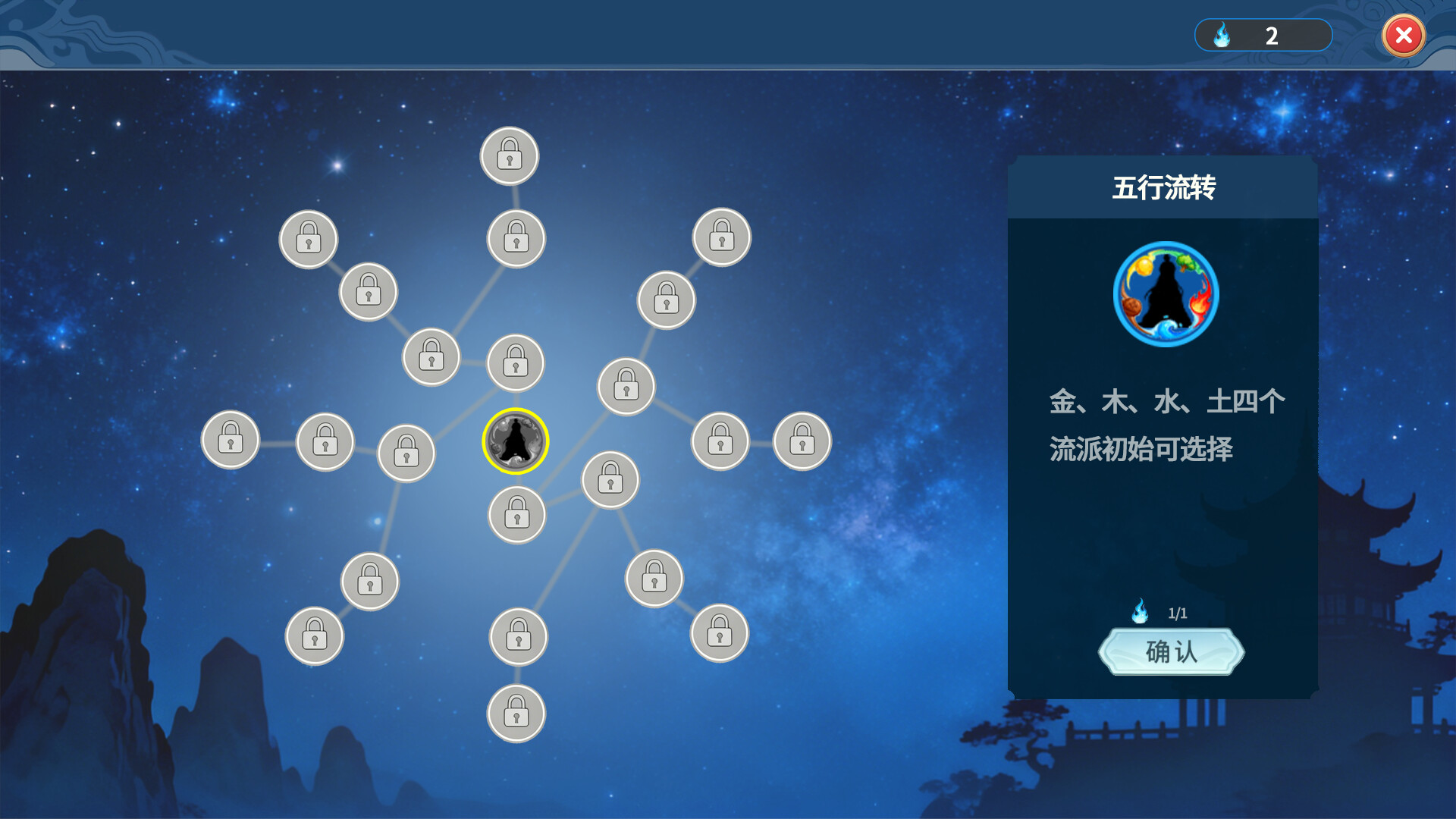This screenshot has width=1456, height=819.
Task: Click the locked node immediately left of the center
Action: point(405,455)
